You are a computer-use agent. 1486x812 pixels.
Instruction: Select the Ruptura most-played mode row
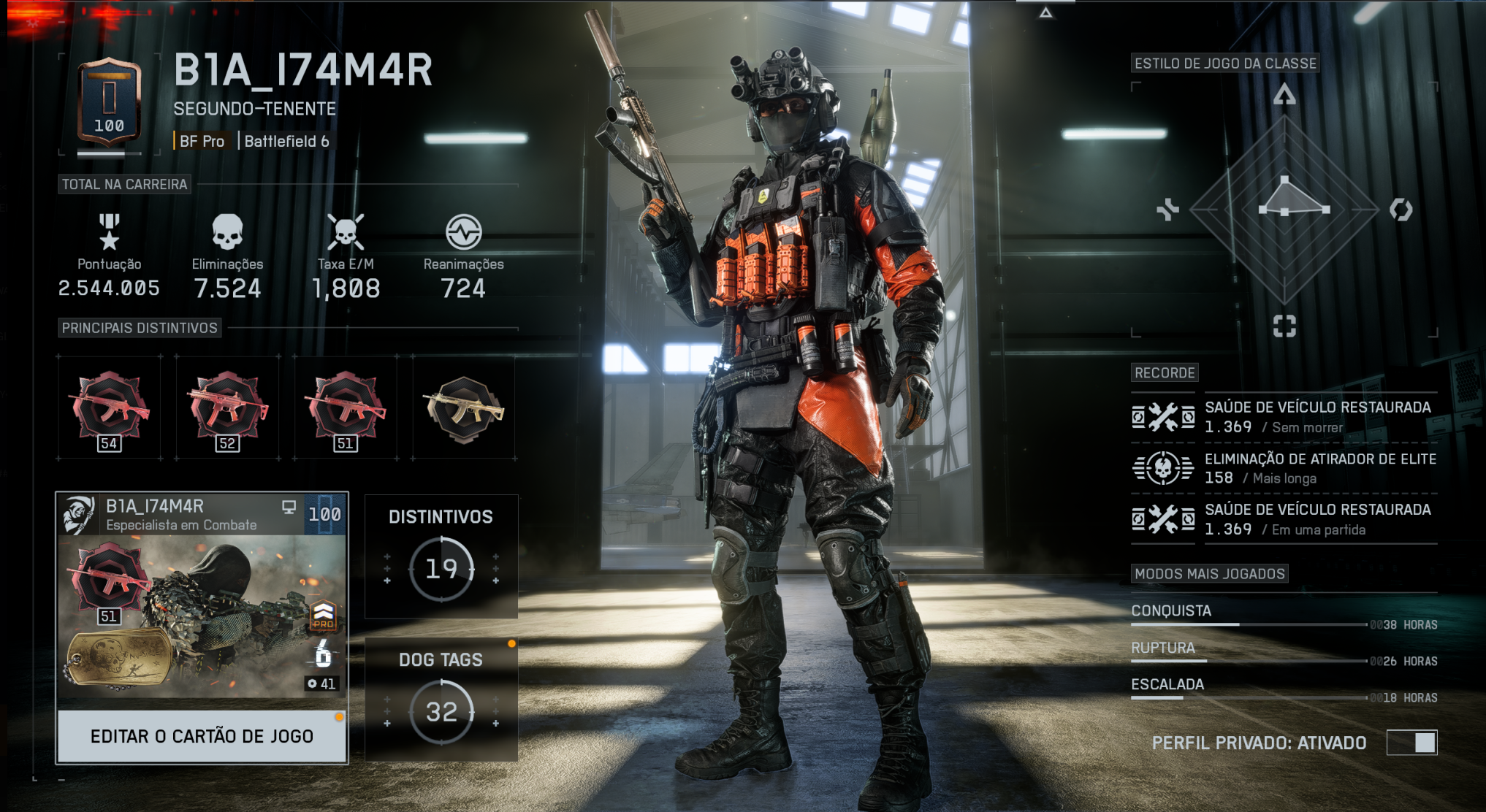[1284, 652]
